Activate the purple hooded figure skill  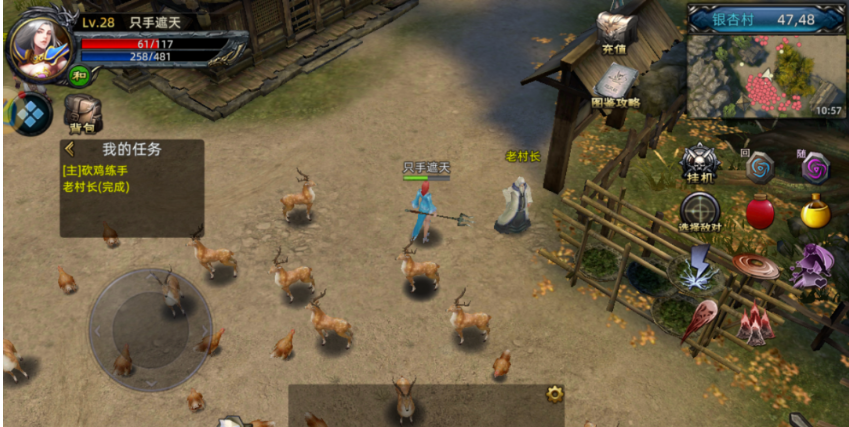[x=812, y=265]
